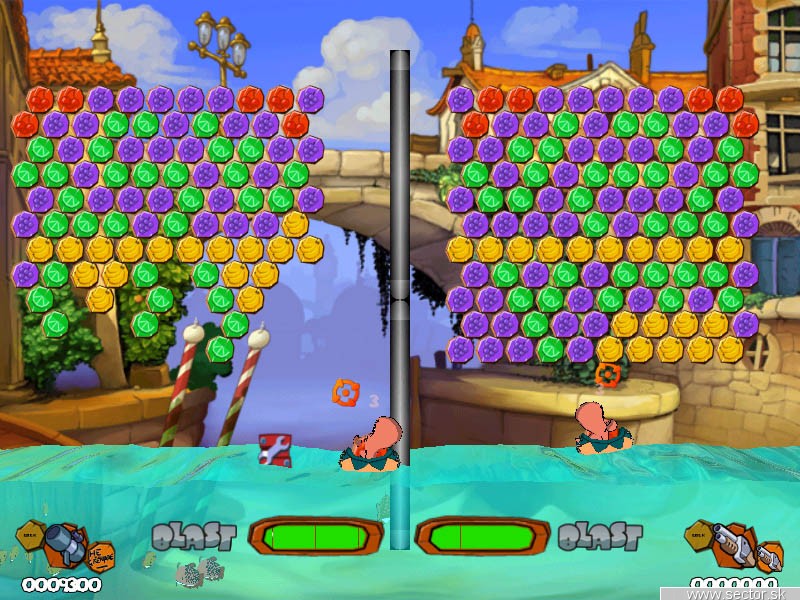Select the small queued shotgun hexagon
This screenshot has width=800, height=600.
pyautogui.click(x=768, y=556)
